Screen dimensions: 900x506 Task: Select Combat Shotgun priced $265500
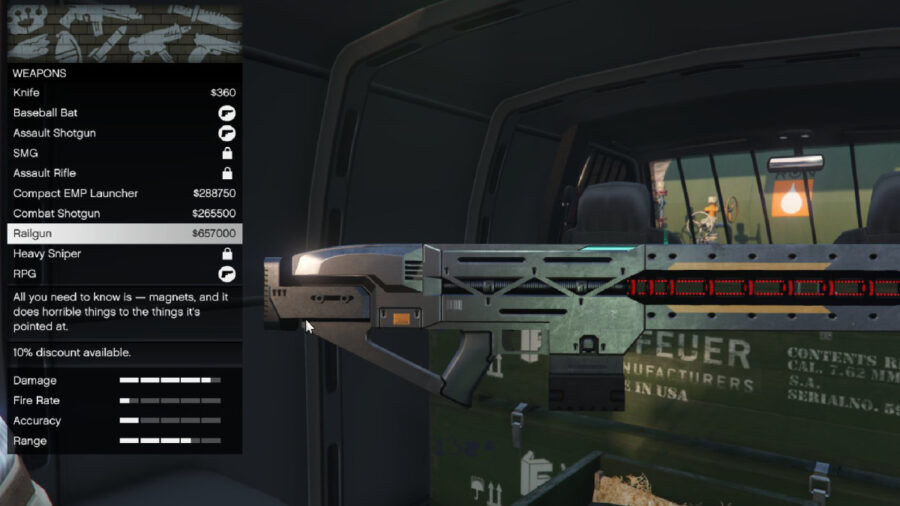[124, 213]
